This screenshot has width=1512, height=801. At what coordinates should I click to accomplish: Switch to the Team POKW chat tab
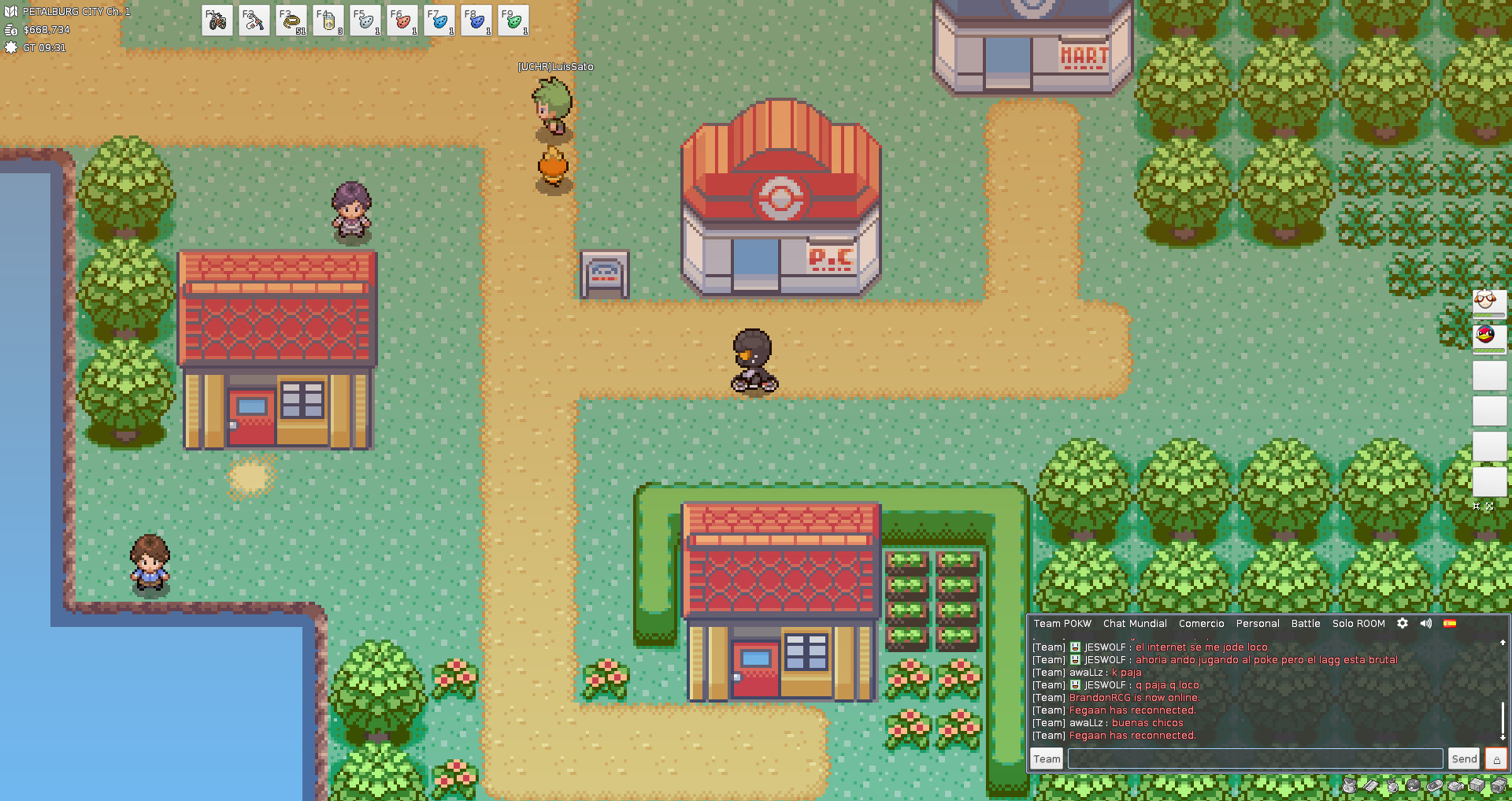pyautogui.click(x=1062, y=624)
